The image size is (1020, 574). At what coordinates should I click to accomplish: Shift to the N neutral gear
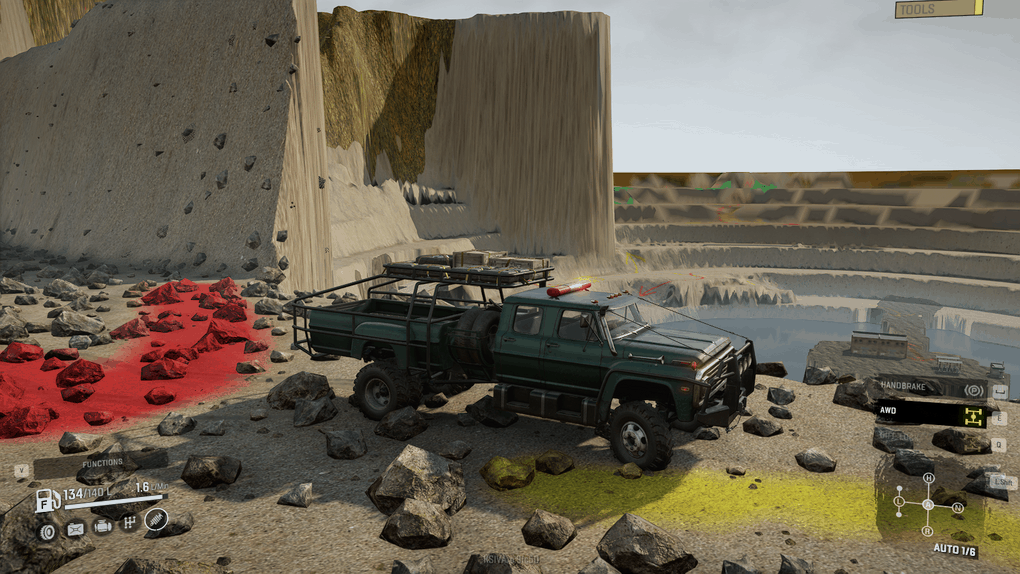click(x=957, y=508)
